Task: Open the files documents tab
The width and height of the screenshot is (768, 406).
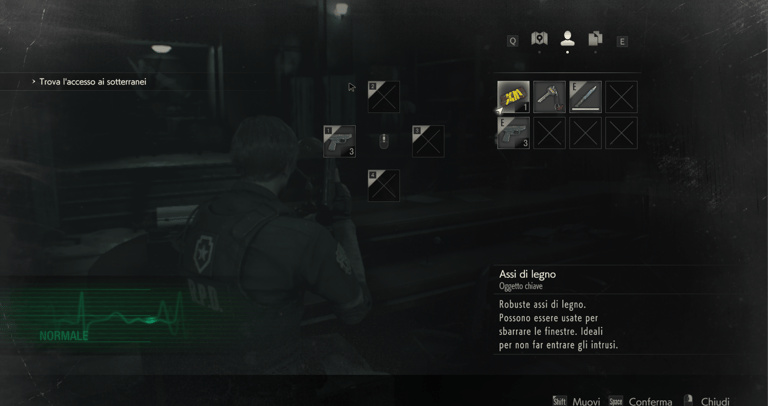Action: (595, 39)
